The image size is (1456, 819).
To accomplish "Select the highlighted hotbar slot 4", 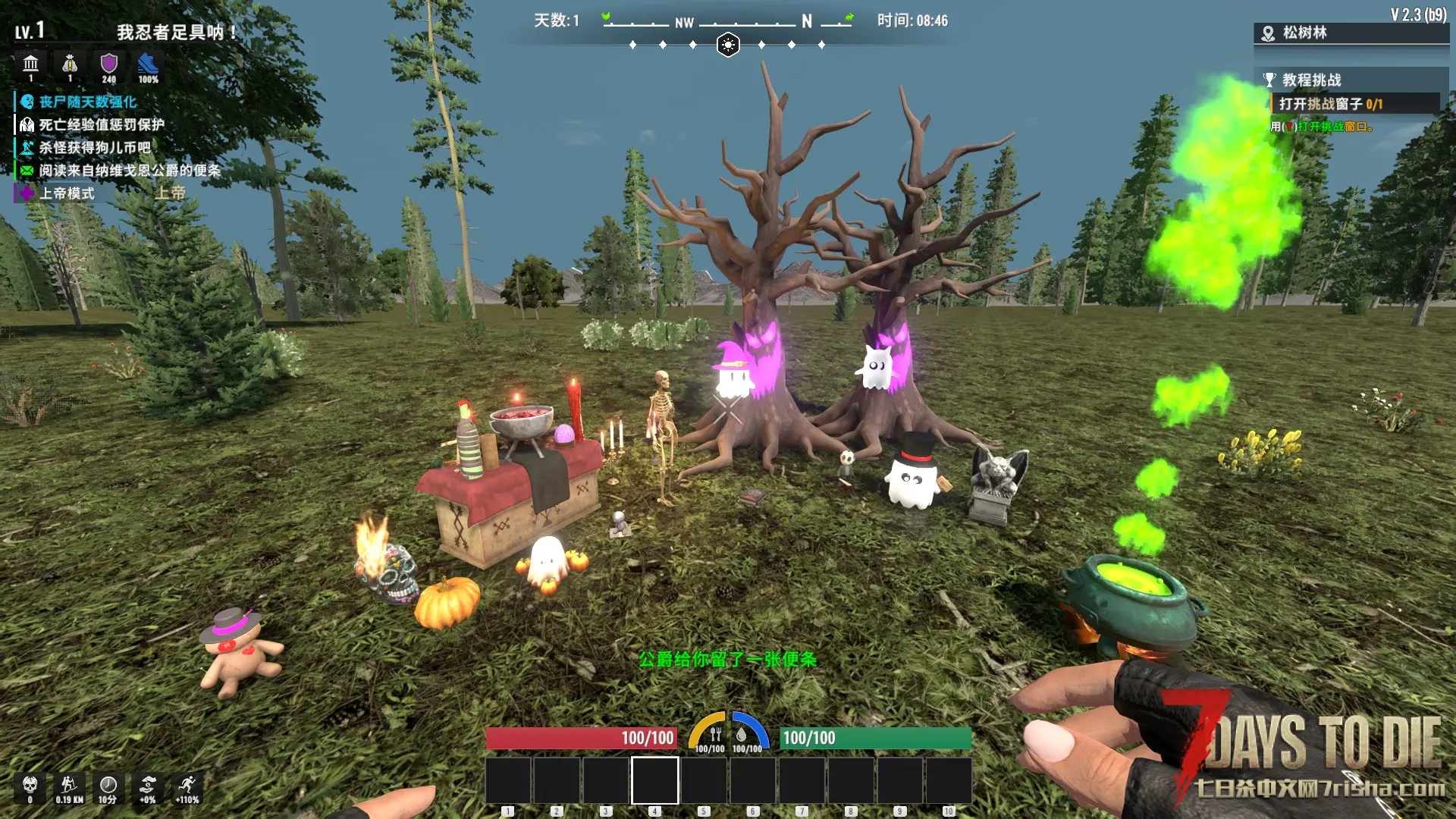I will tap(655, 780).
